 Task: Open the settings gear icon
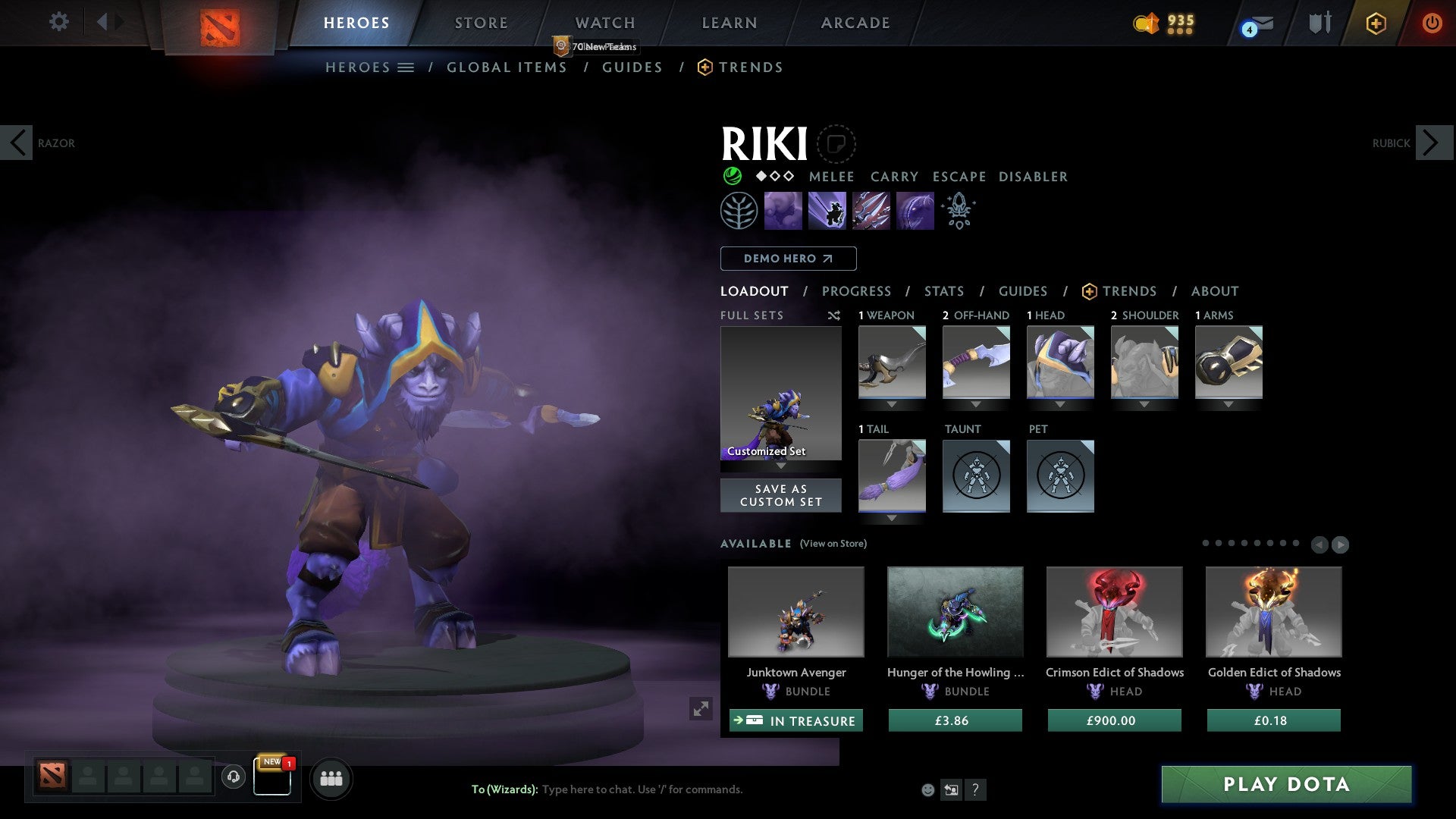(58, 22)
